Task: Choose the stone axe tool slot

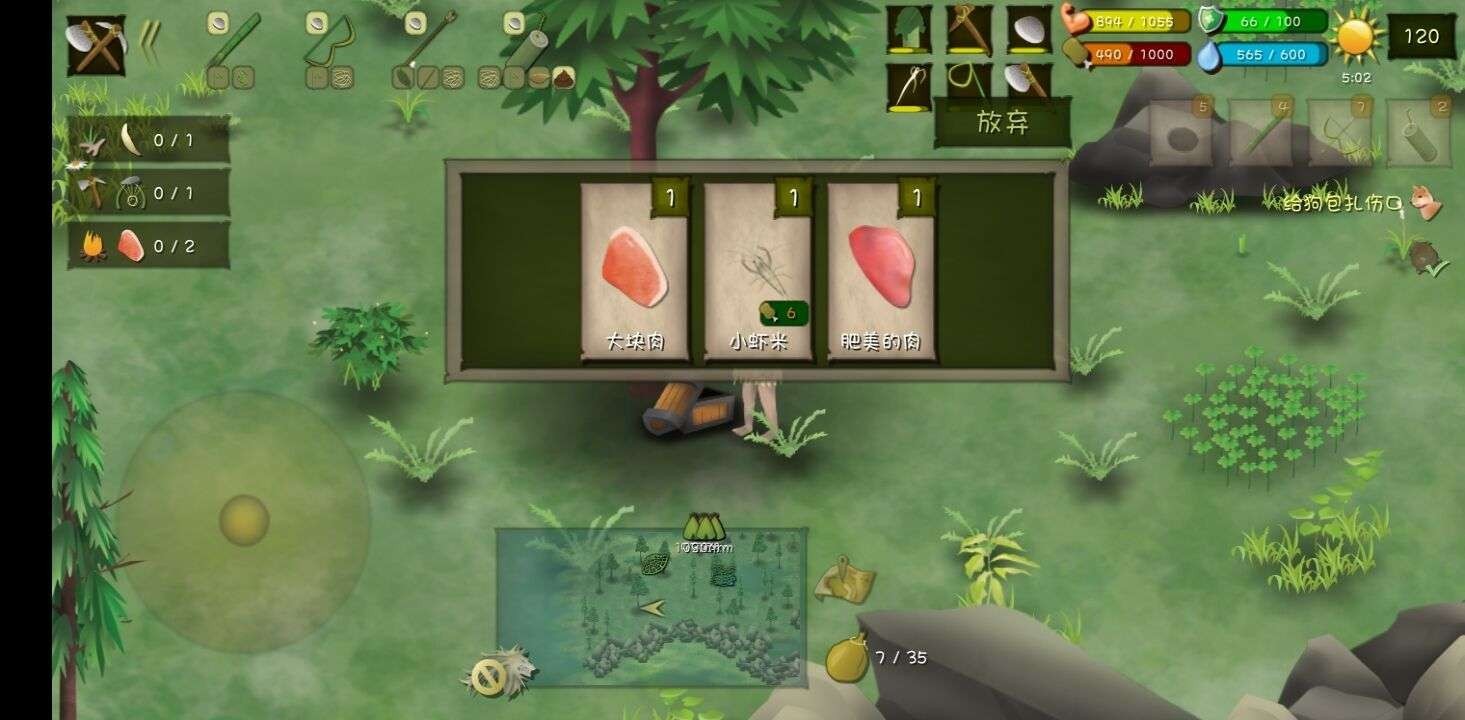Action: tap(1028, 85)
